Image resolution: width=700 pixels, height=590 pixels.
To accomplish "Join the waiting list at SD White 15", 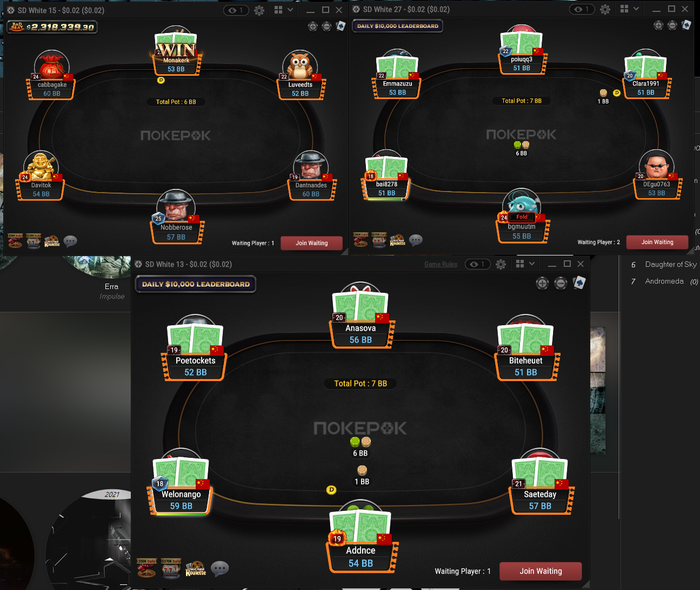I will point(311,242).
